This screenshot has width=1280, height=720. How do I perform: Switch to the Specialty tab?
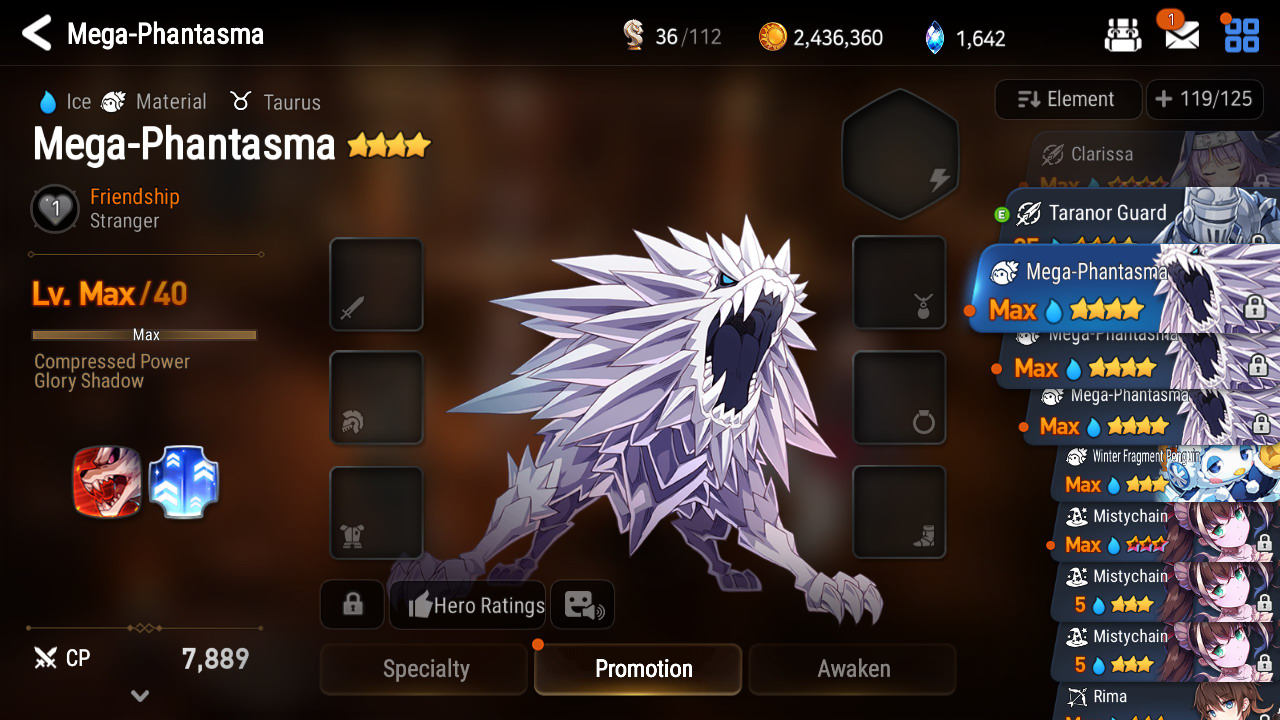pos(425,669)
